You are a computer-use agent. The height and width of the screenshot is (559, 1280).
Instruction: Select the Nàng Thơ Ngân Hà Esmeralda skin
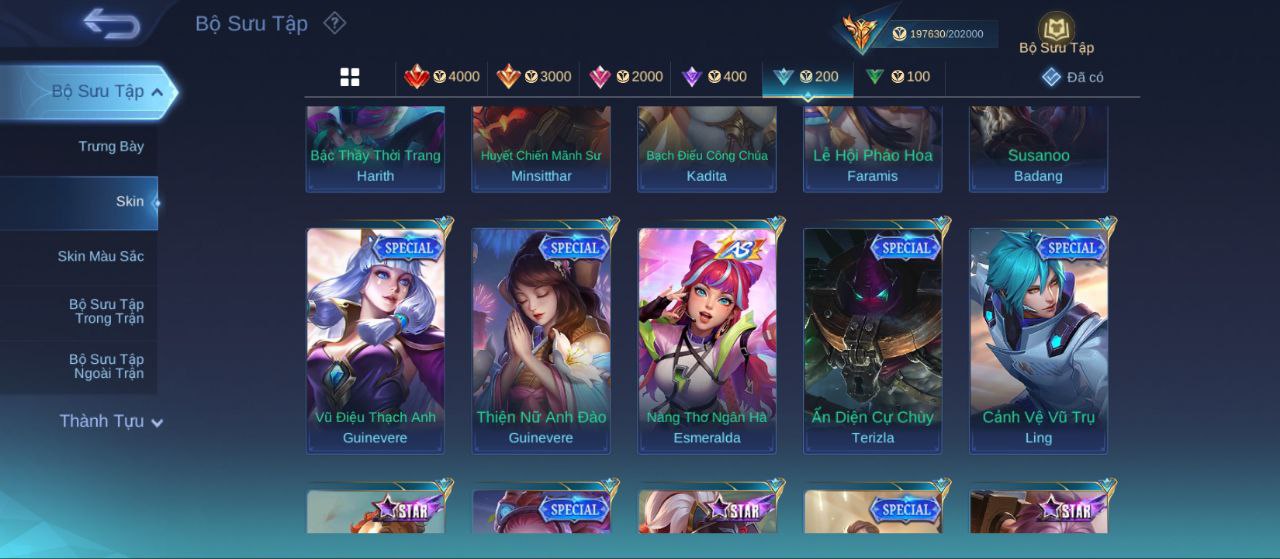pyautogui.click(x=707, y=340)
